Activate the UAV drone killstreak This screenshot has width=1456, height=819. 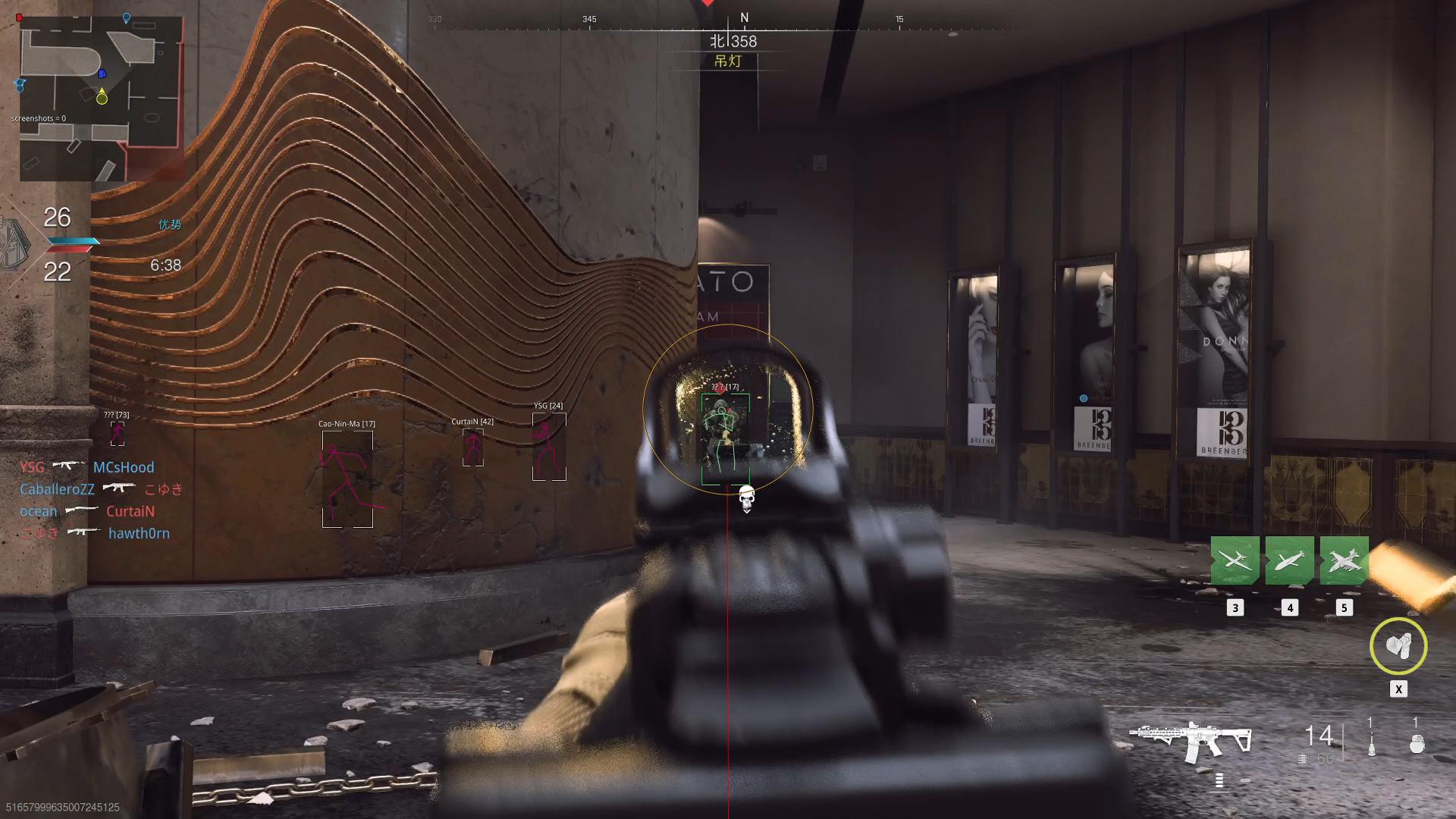point(1235,560)
